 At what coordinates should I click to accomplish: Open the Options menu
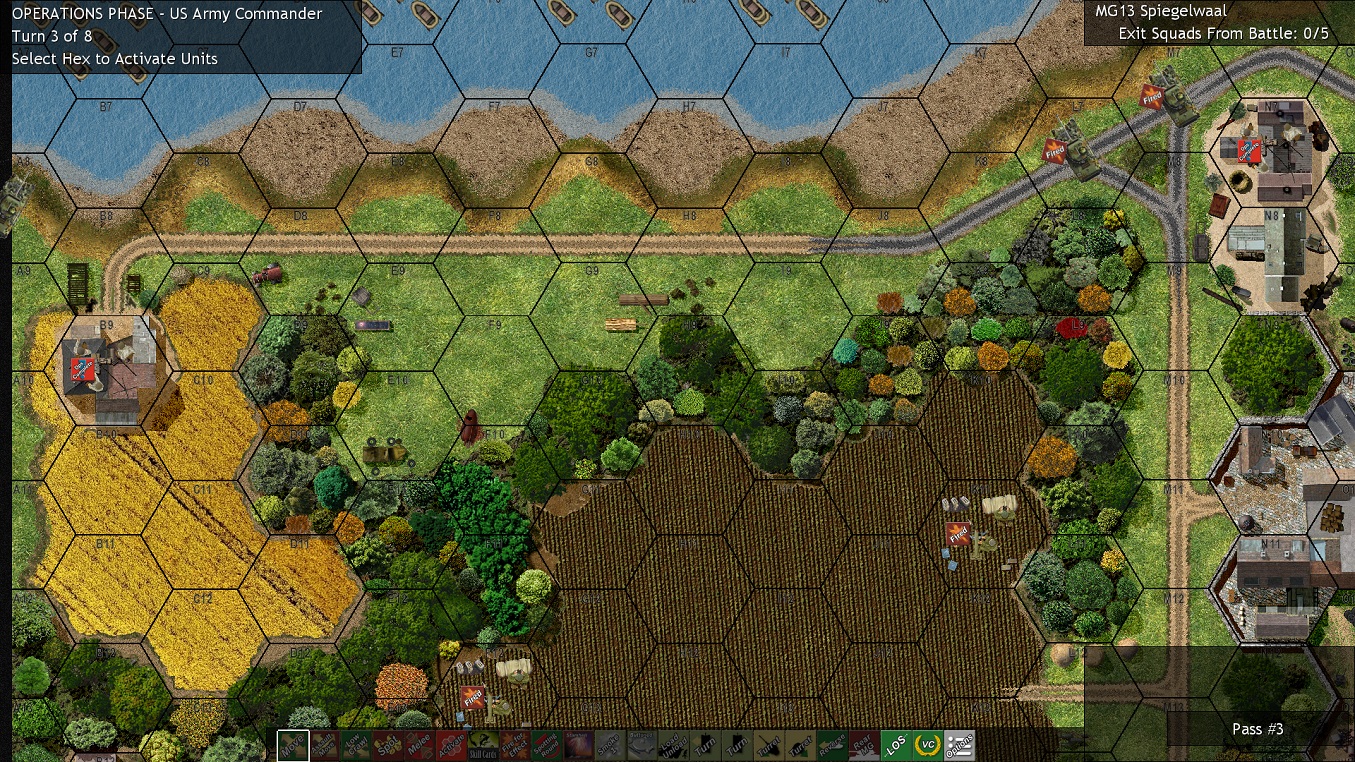click(x=960, y=746)
